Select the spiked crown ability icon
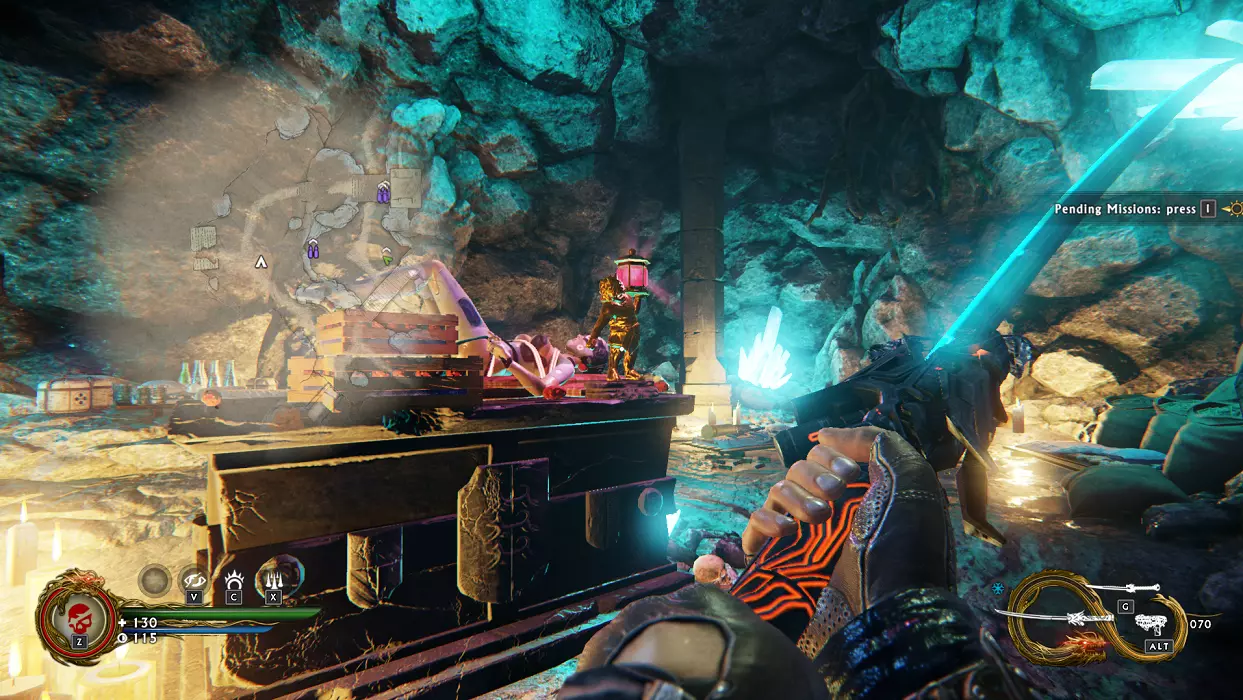 click(233, 579)
